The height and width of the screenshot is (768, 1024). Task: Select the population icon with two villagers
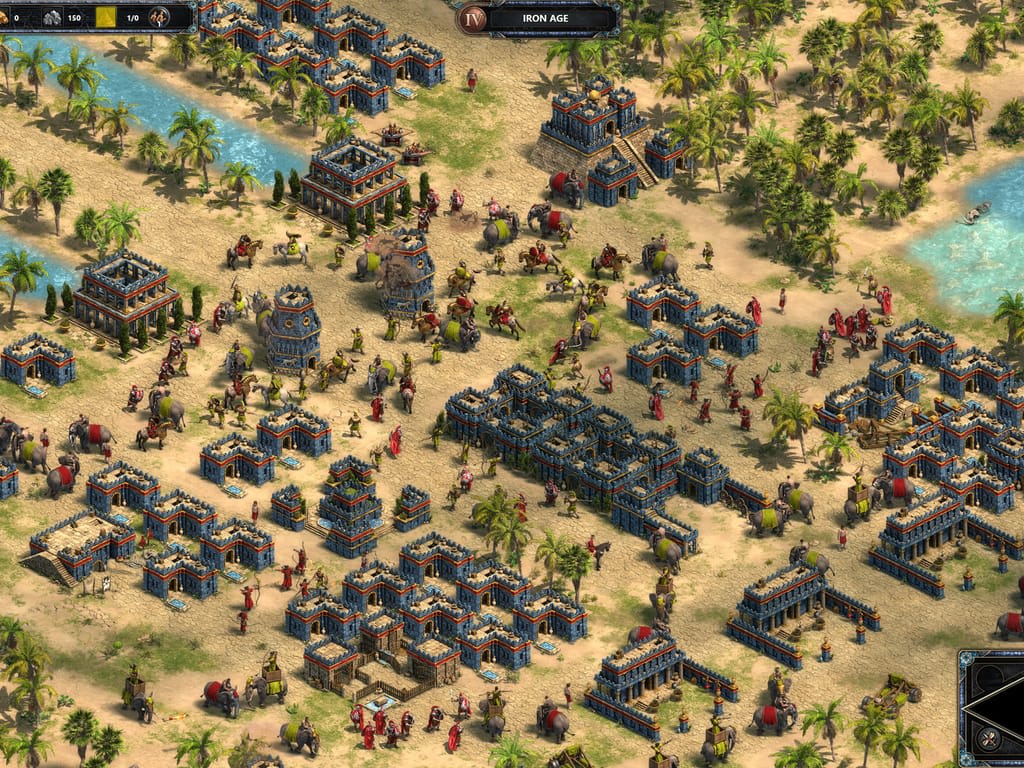pos(159,16)
